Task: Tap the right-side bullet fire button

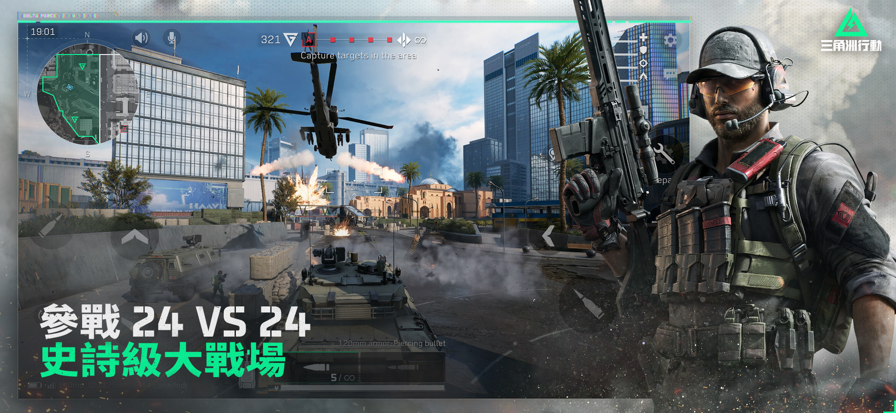Action: [588, 304]
